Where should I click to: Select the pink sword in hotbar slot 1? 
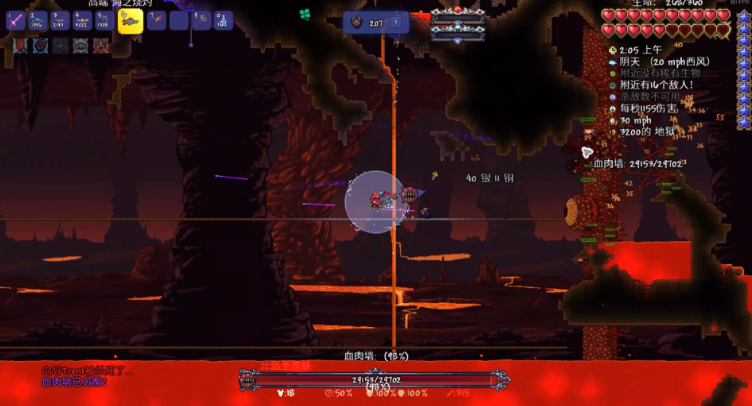pos(16,20)
